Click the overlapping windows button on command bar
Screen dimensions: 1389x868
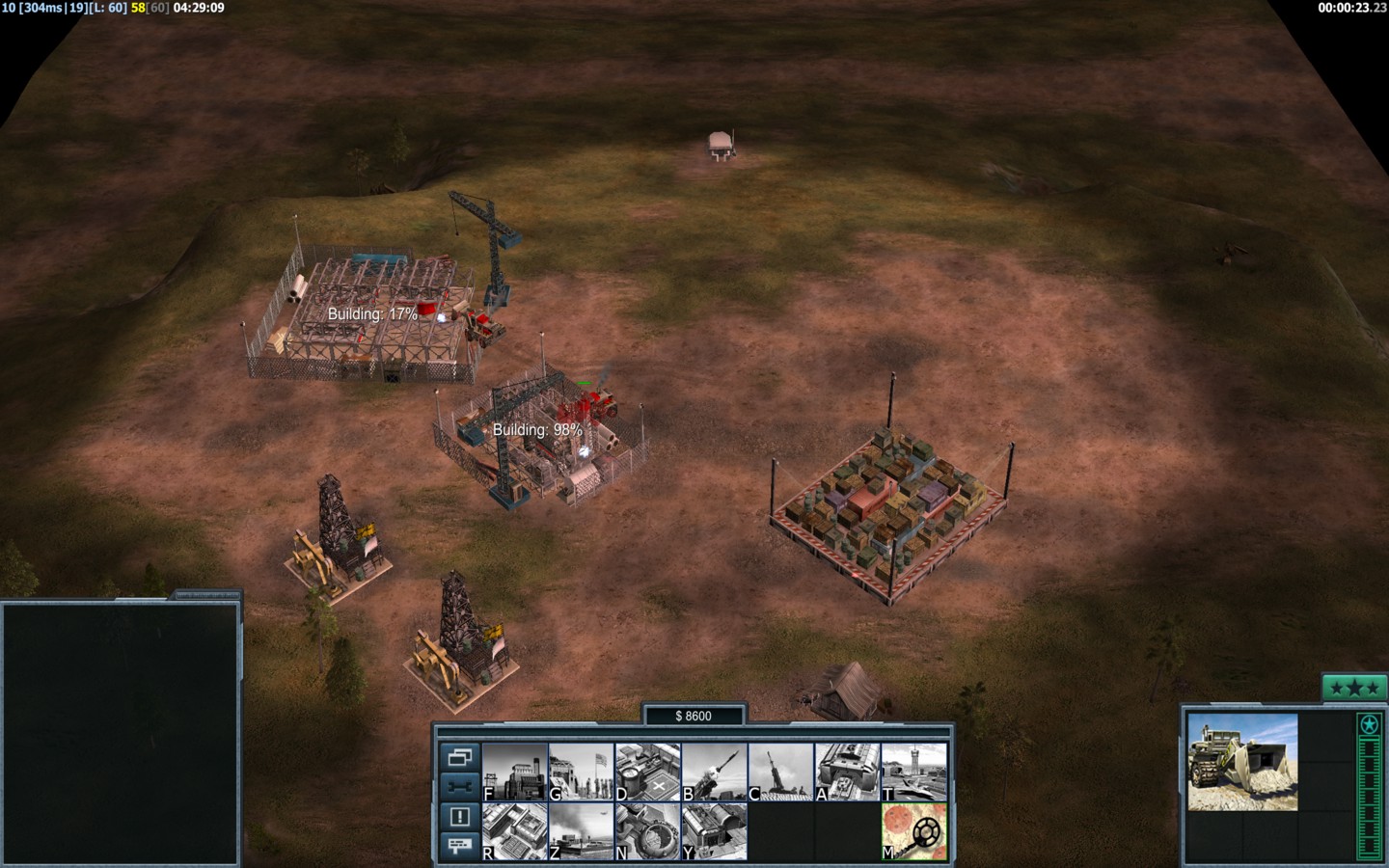click(x=459, y=757)
